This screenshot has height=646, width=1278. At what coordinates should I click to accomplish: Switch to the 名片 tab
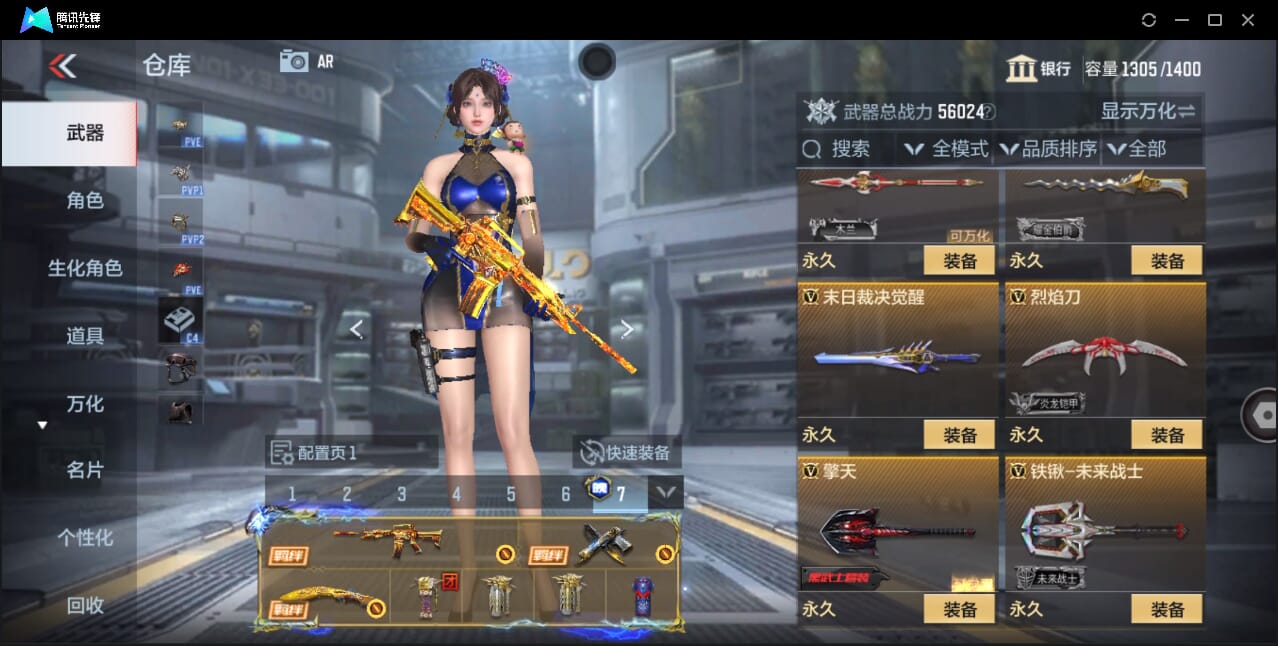85,470
